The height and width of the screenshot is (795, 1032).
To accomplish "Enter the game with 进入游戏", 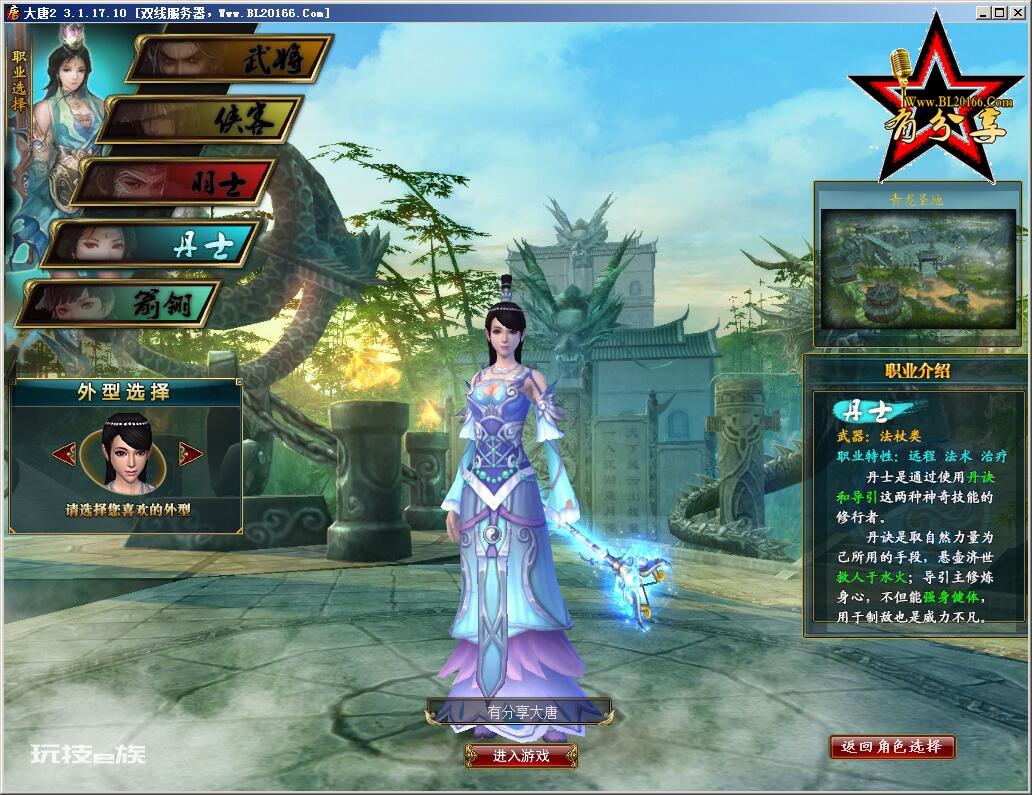I will [x=521, y=756].
